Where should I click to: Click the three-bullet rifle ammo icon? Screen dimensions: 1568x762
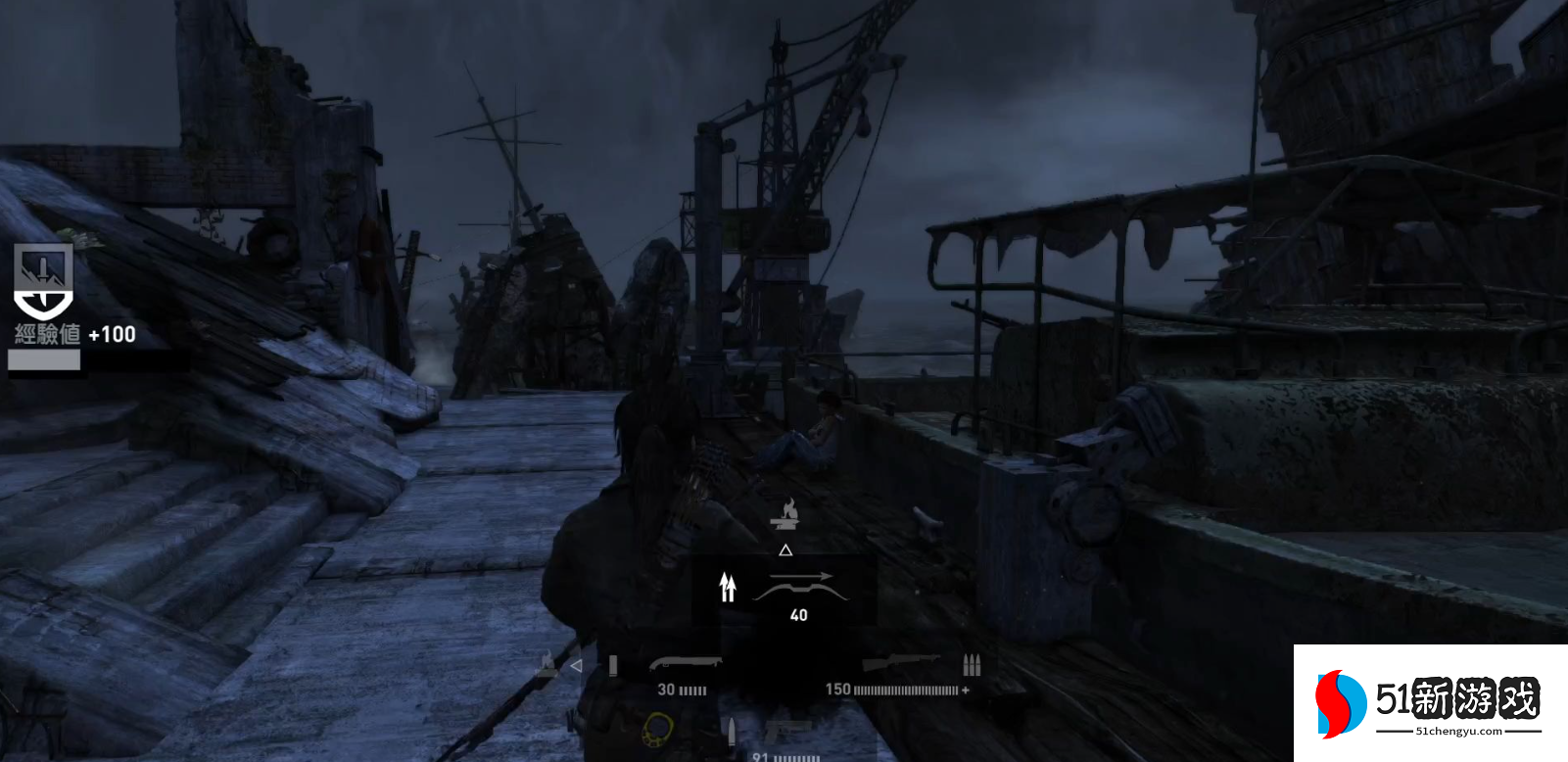pos(971,665)
